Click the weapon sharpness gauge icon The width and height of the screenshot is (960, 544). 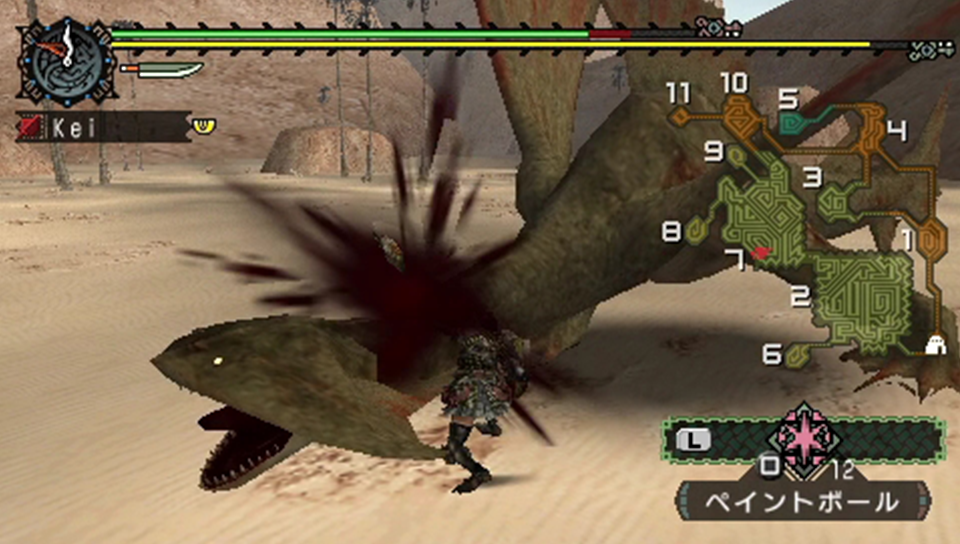pos(162,69)
